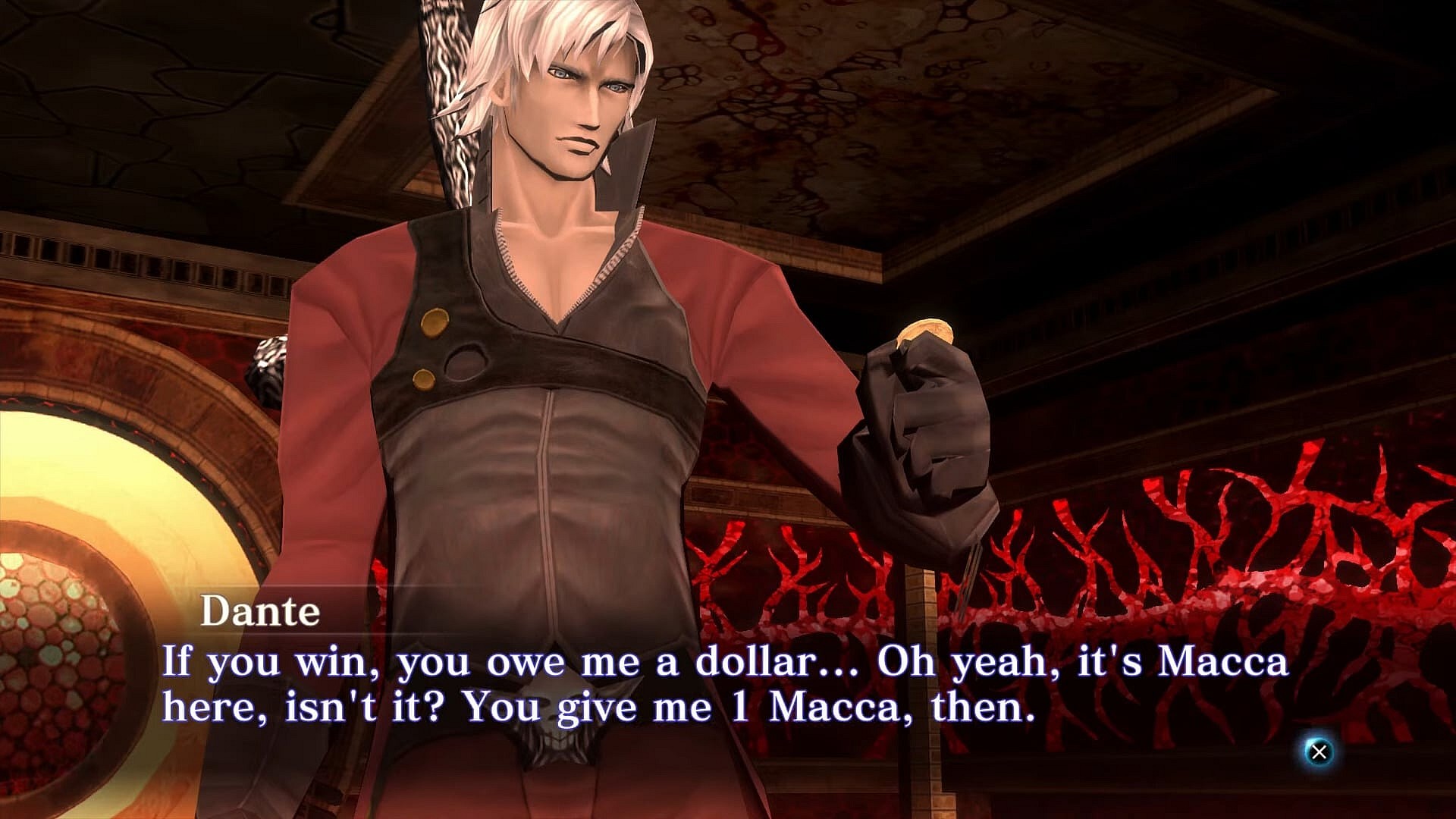Select the gold buttons on Dante's harness
Viewport: 1456px width, 819px height.
(x=430, y=350)
